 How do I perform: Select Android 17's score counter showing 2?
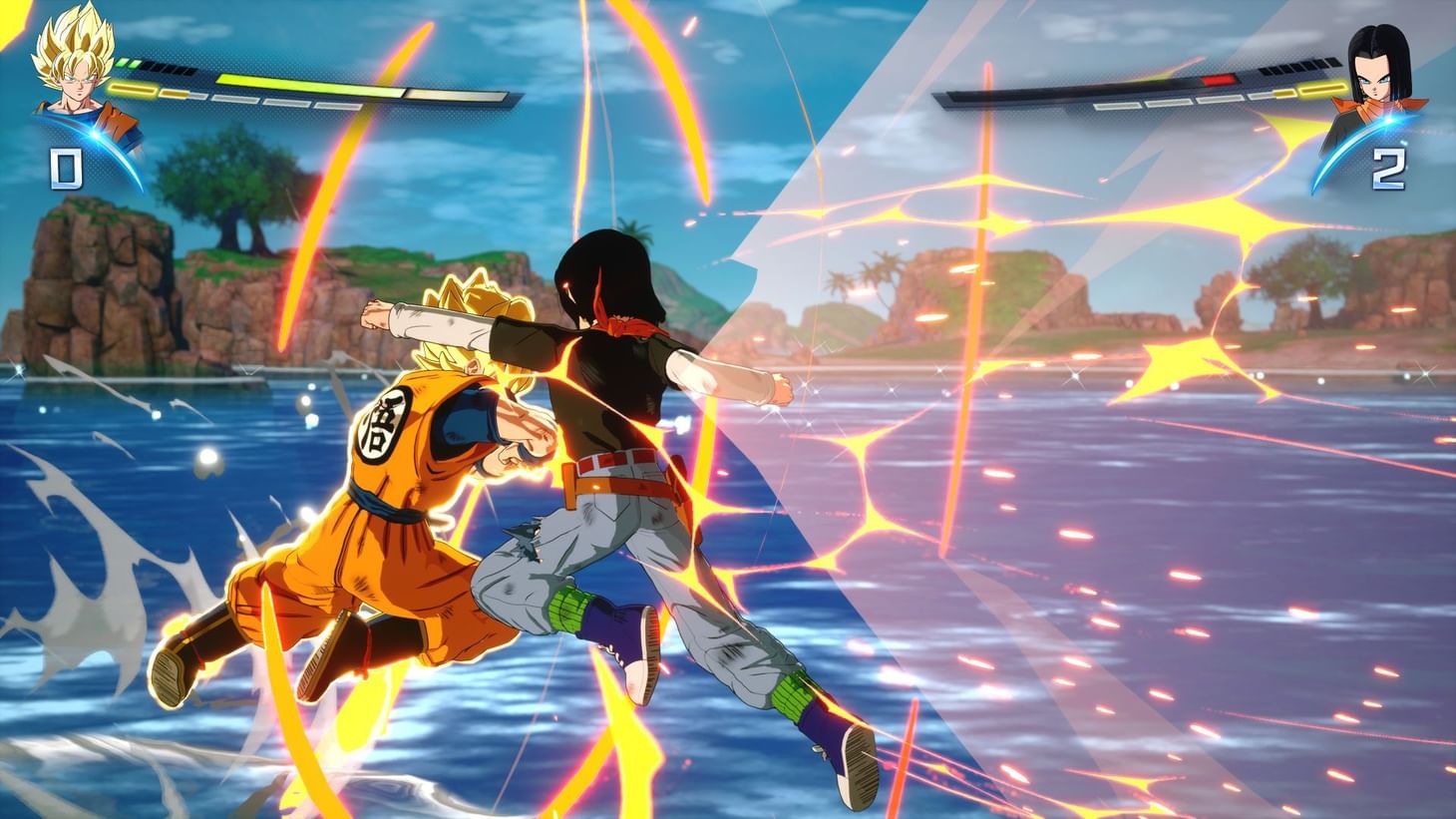click(x=1387, y=169)
